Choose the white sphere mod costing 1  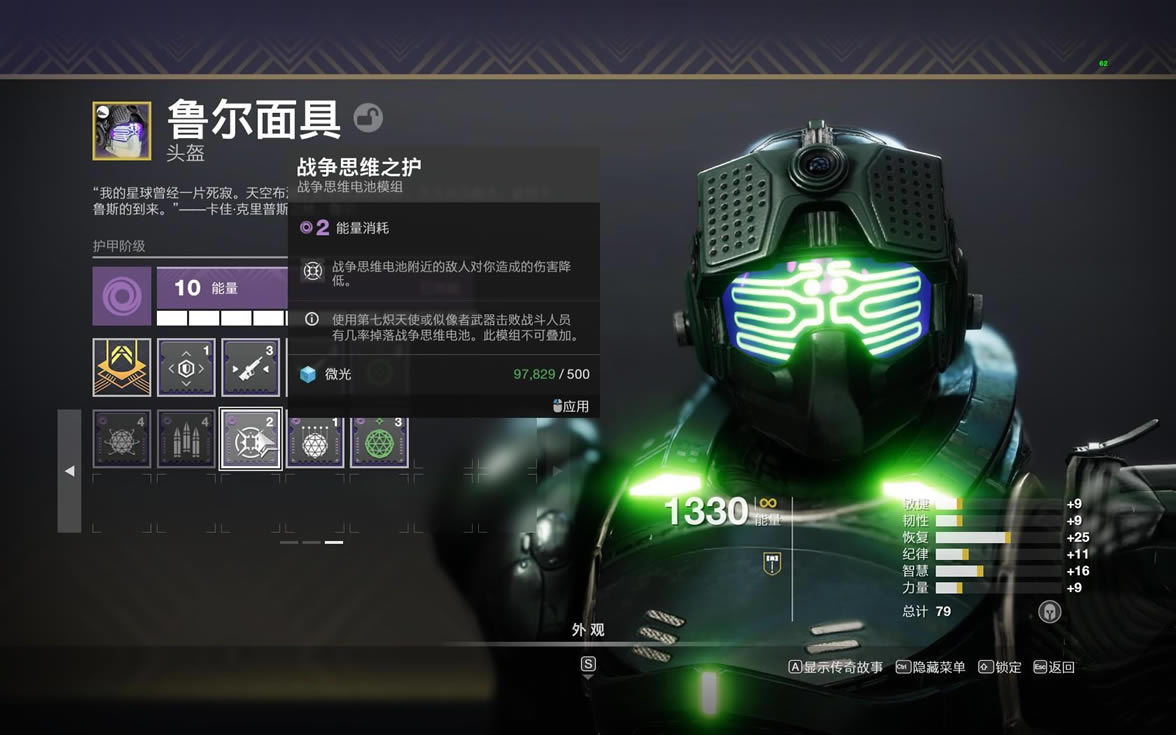pyautogui.click(x=315, y=439)
